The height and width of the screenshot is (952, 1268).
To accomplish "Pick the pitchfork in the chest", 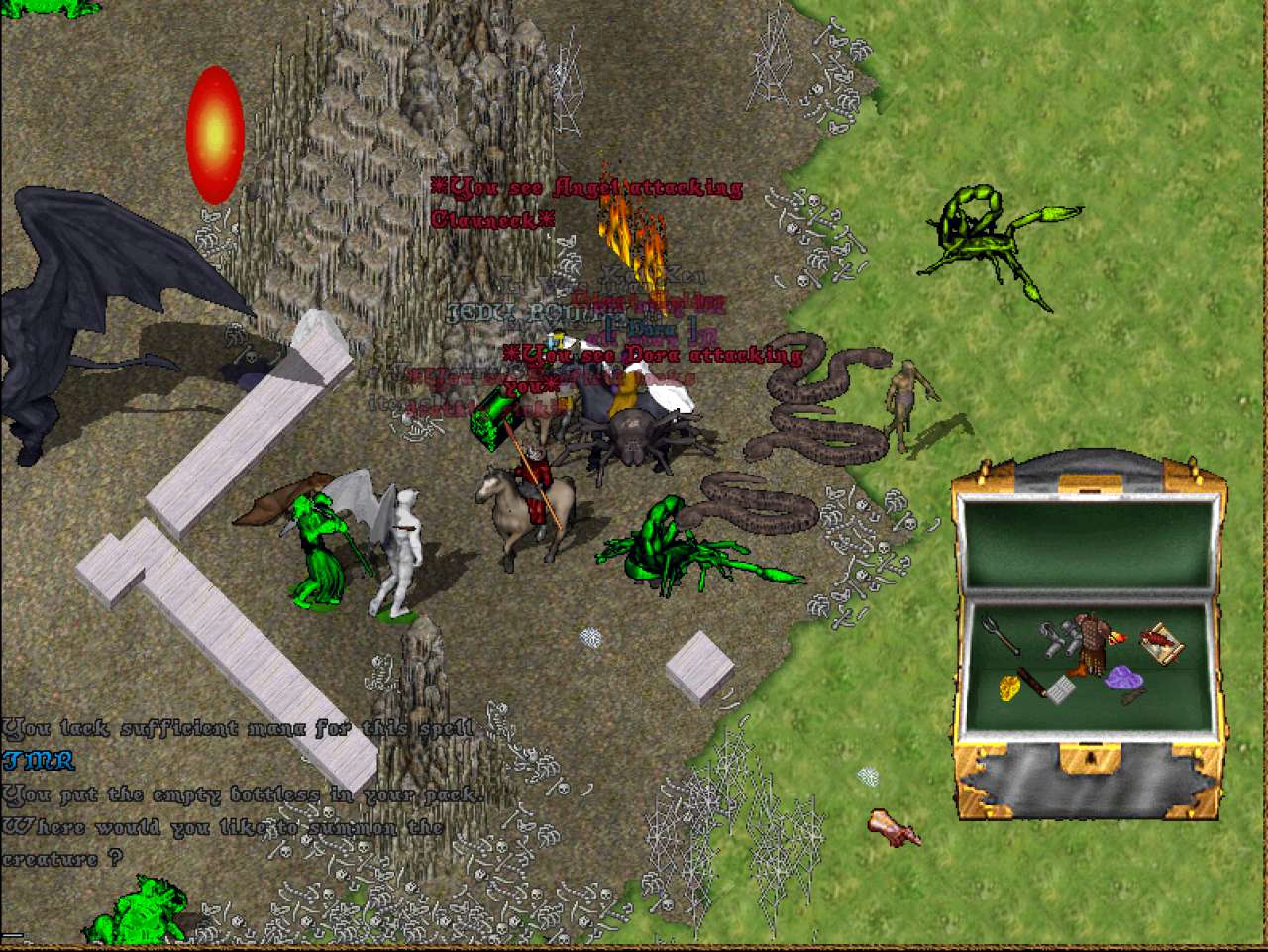I will click(1002, 635).
